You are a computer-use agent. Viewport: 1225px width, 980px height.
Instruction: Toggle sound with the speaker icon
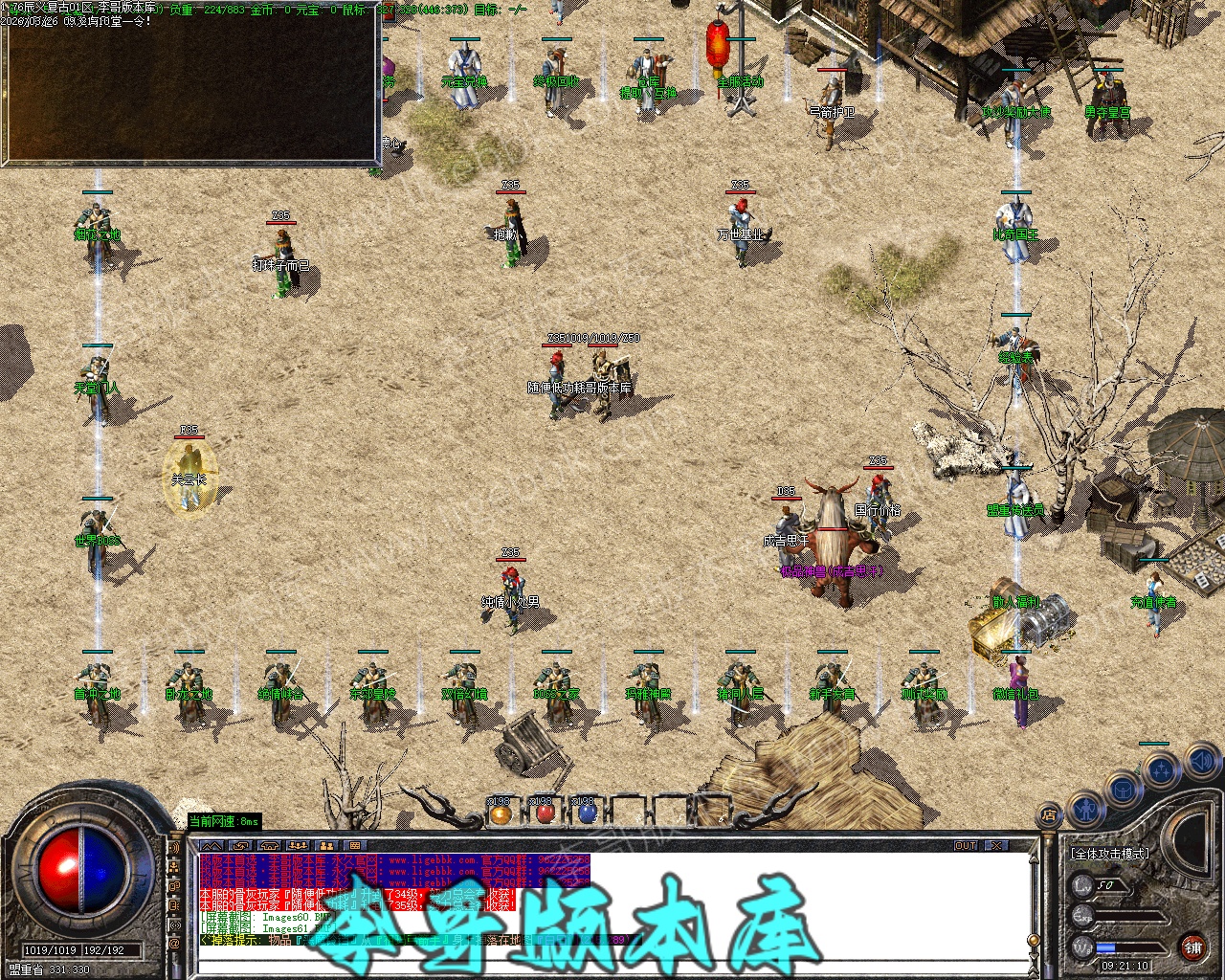[1200, 762]
